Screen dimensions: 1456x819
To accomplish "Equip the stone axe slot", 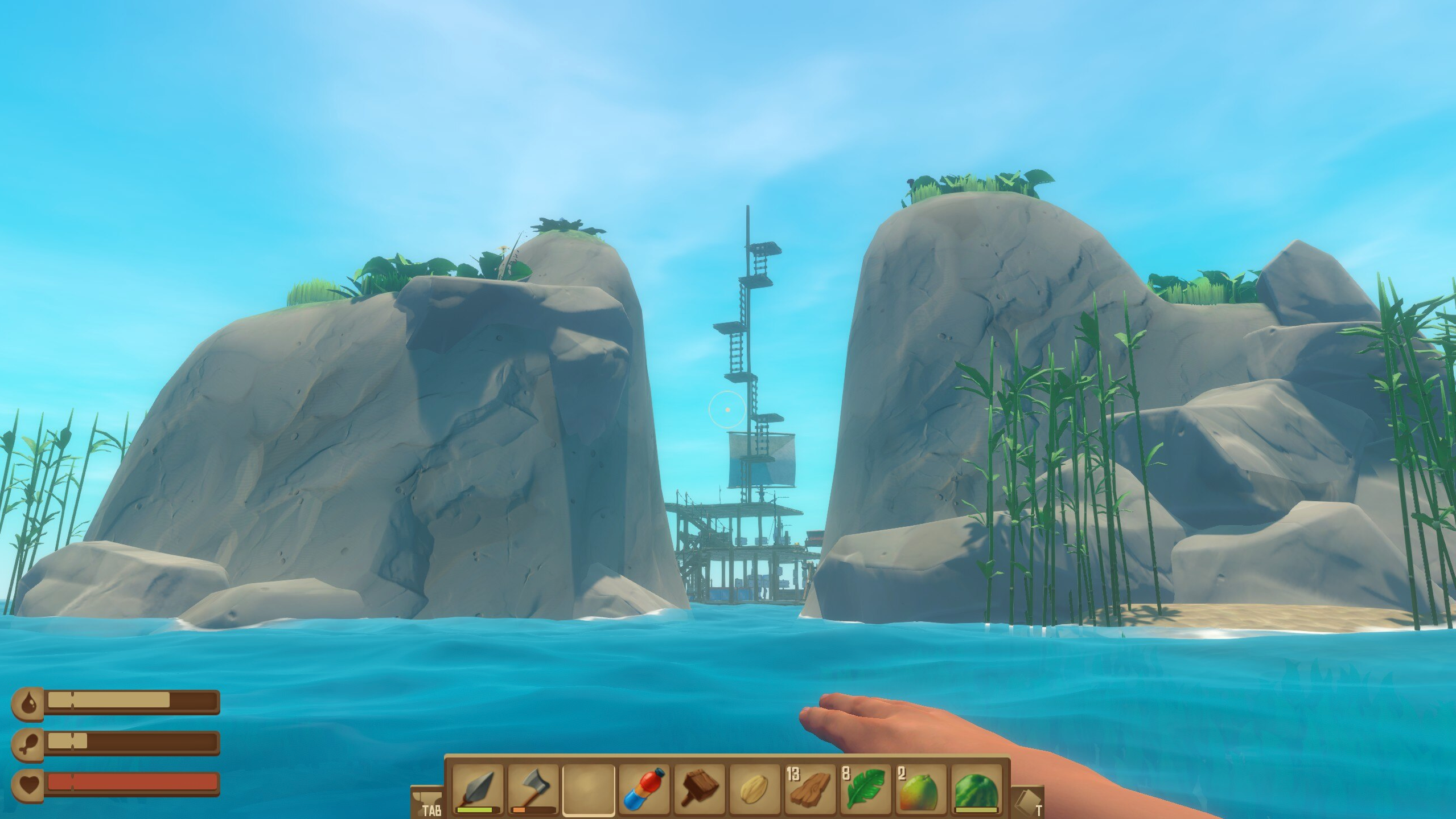I will tap(533, 789).
